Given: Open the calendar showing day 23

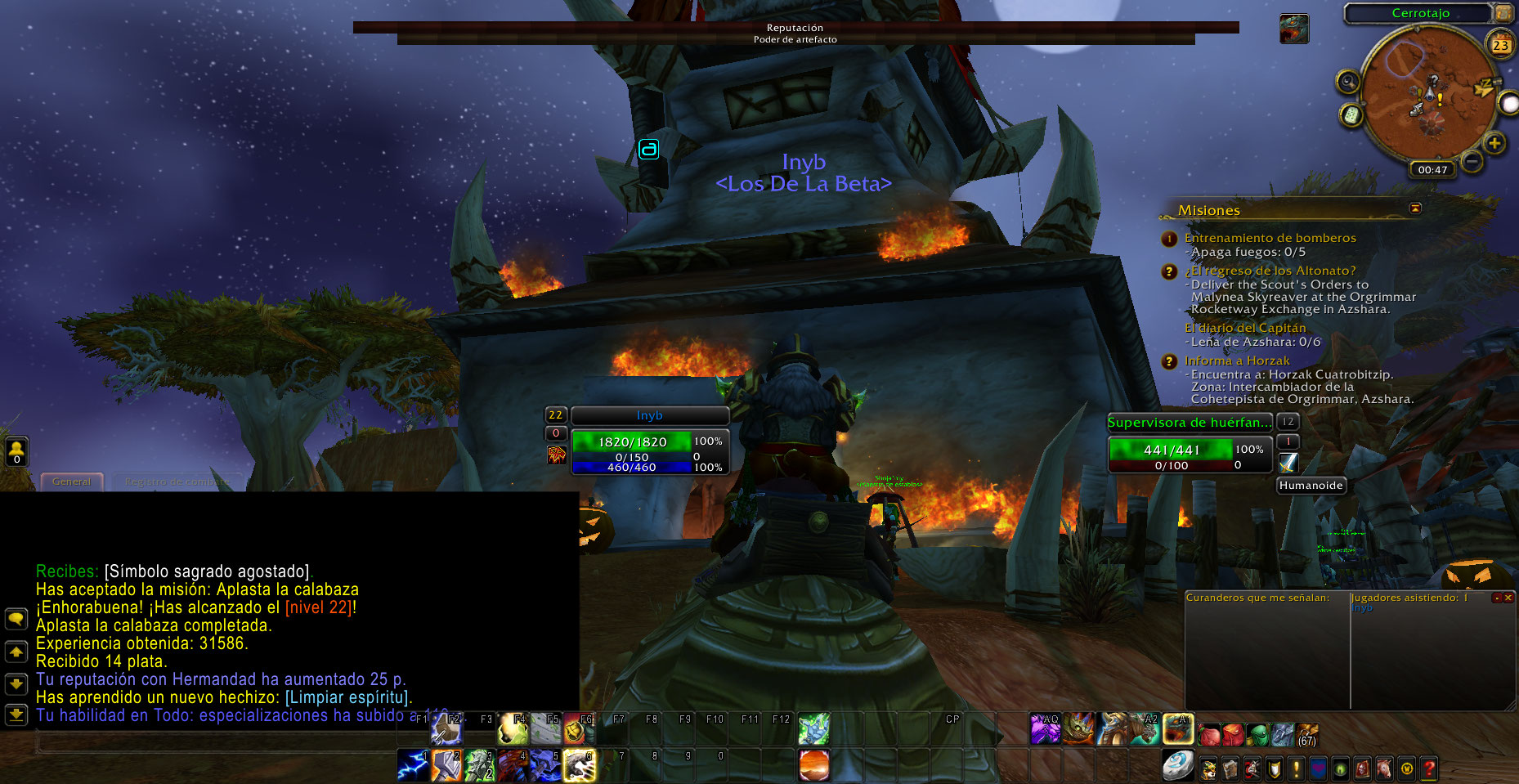Looking at the screenshot, I should 1500,45.
